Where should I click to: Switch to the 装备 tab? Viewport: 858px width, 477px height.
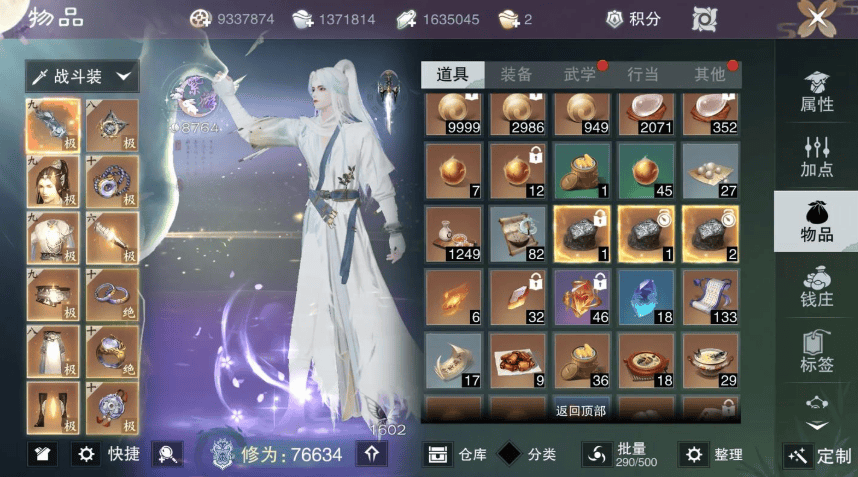point(516,74)
